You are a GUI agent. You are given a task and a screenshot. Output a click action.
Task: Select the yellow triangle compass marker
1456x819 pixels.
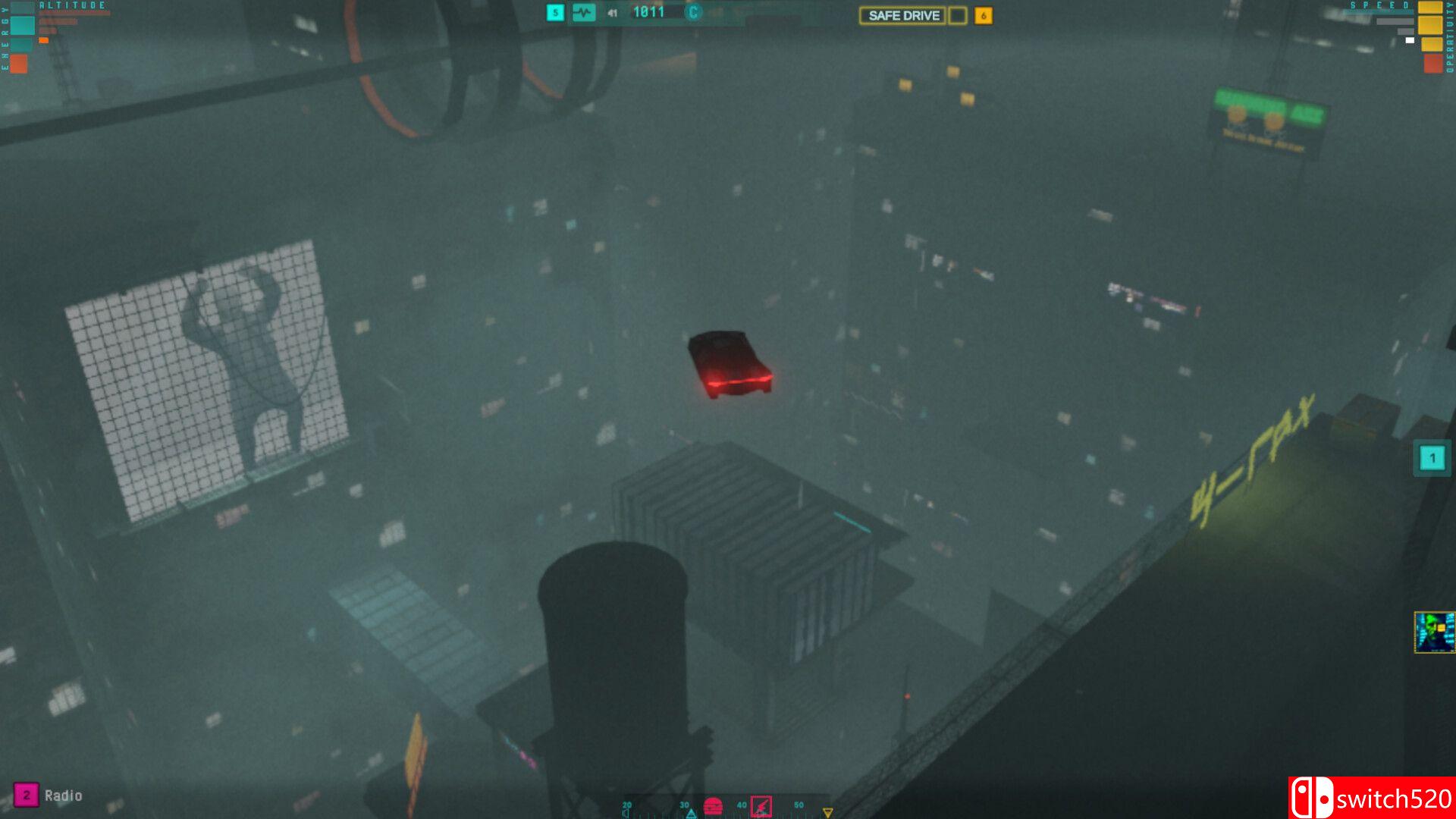tap(827, 813)
